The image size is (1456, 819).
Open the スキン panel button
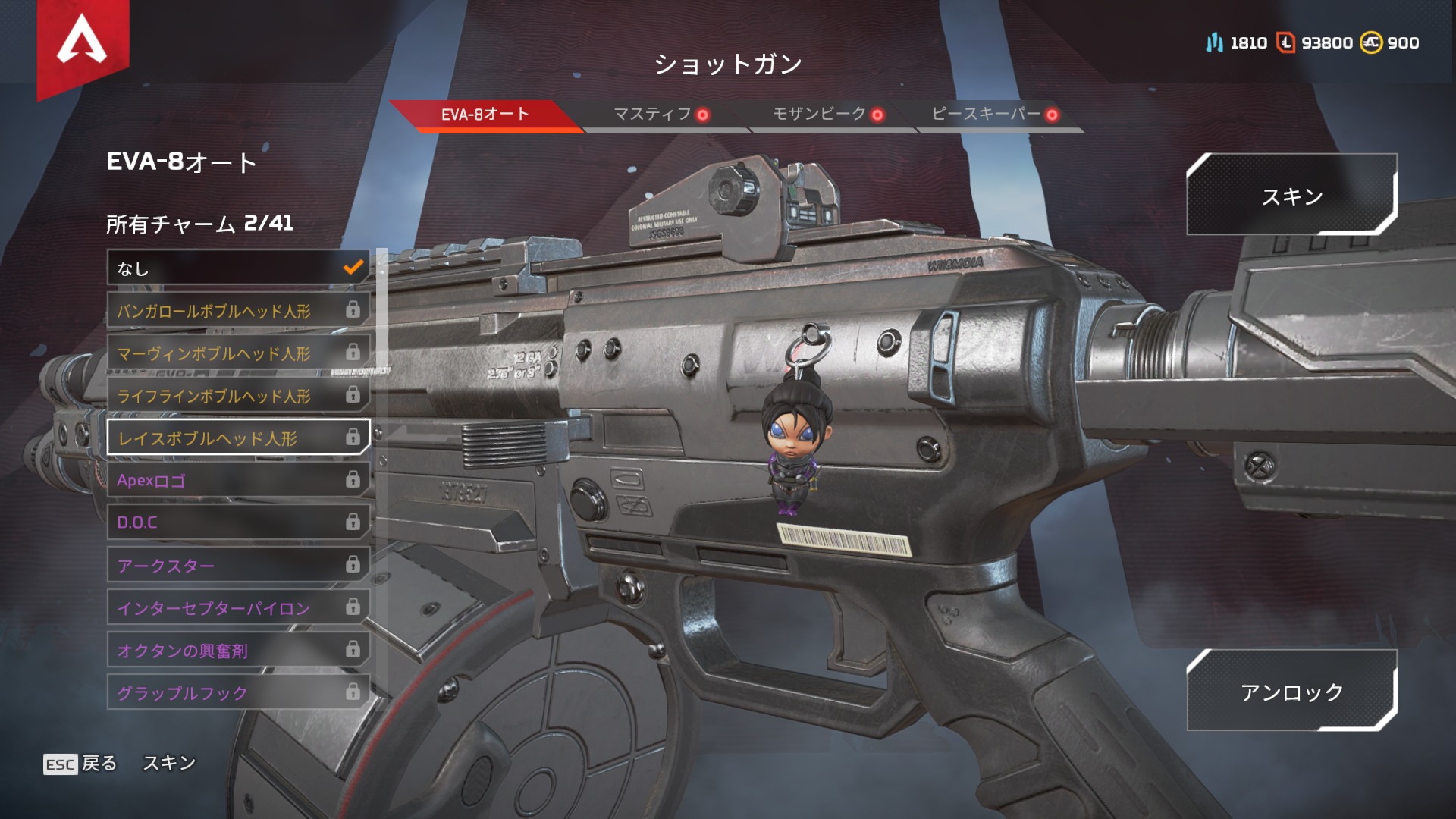(1291, 196)
